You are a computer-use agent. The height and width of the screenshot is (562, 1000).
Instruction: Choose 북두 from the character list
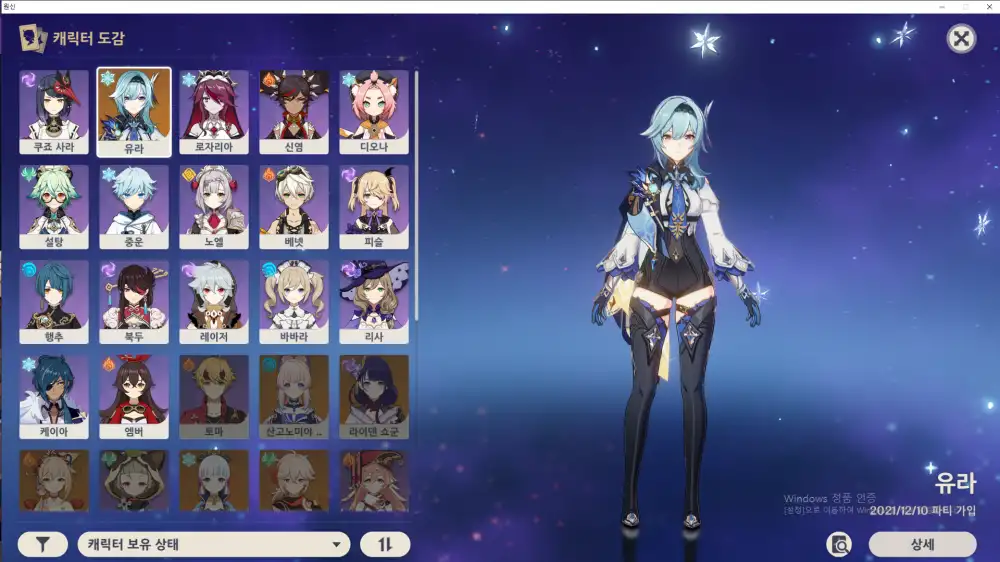point(134,302)
